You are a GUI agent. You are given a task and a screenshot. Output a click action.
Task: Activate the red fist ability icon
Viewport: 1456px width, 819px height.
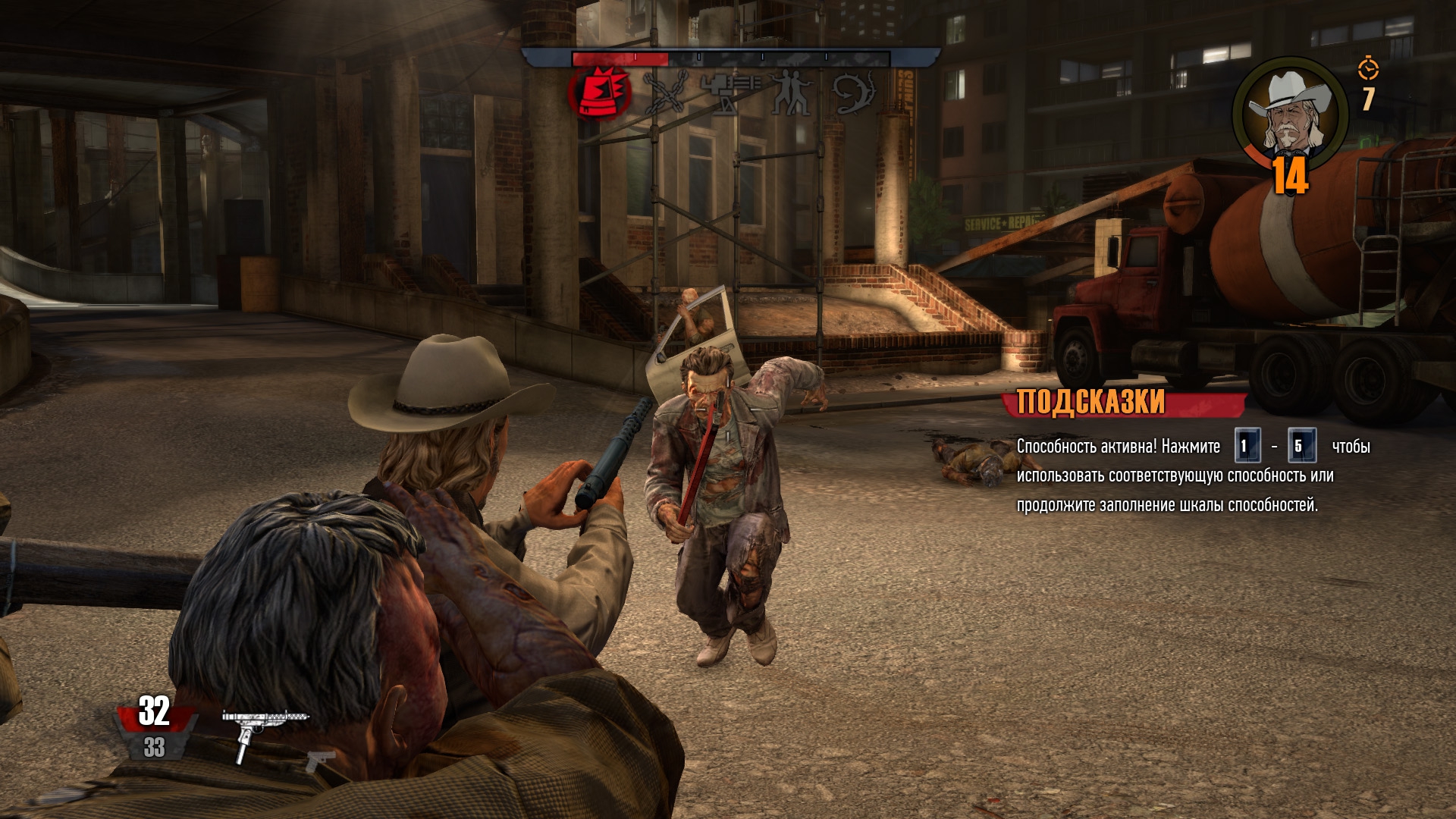click(601, 94)
